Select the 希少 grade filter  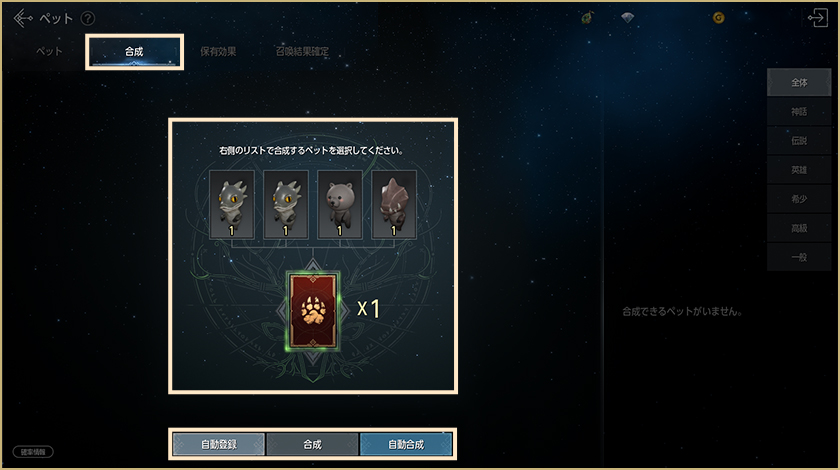pos(798,199)
